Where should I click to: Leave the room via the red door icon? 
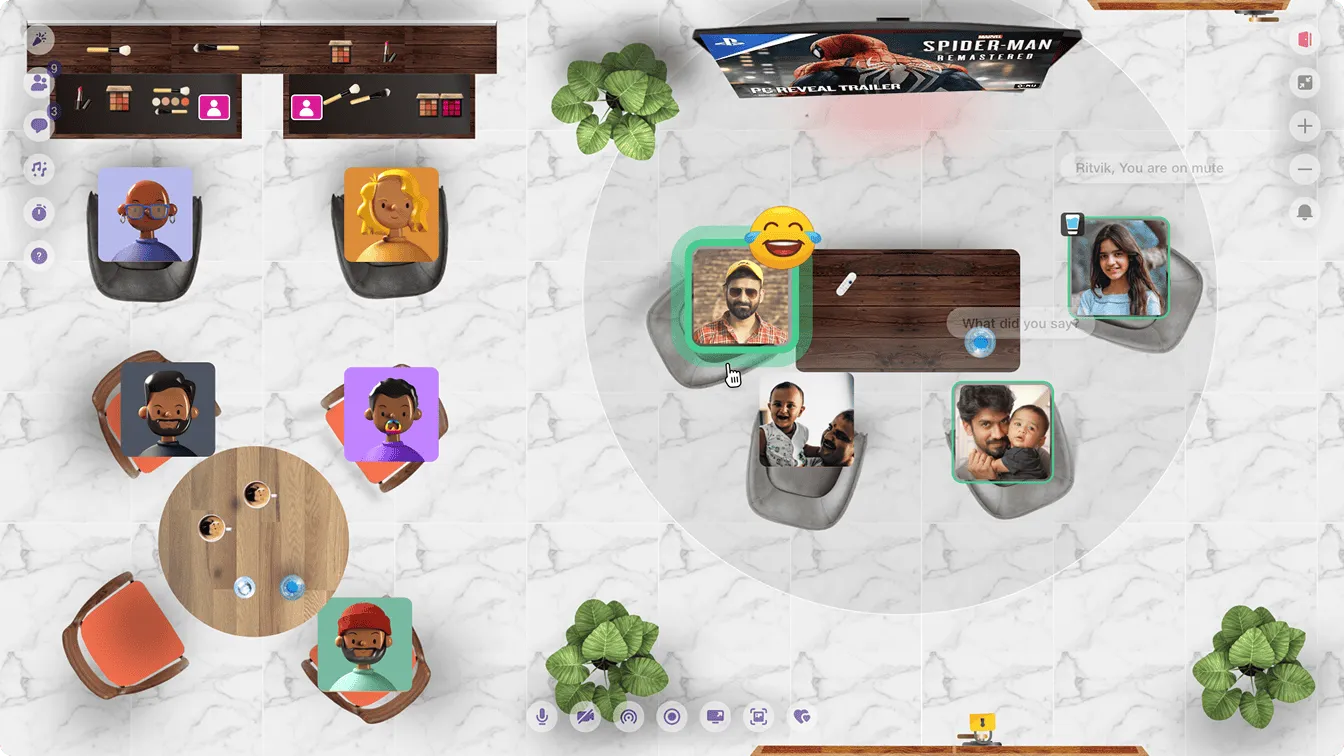click(x=1304, y=40)
